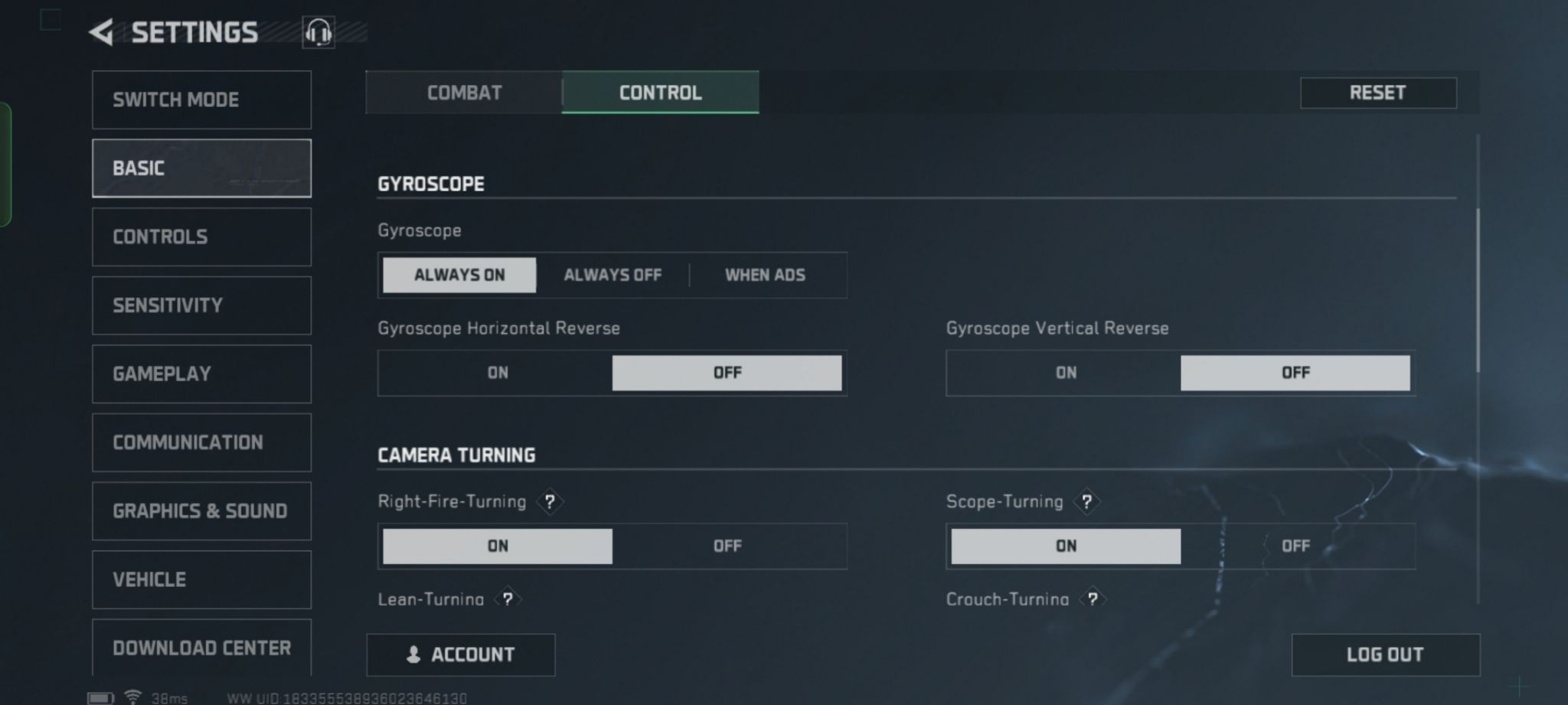Click the Reset button
This screenshot has width=1568, height=705.
tap(1377, 93)
